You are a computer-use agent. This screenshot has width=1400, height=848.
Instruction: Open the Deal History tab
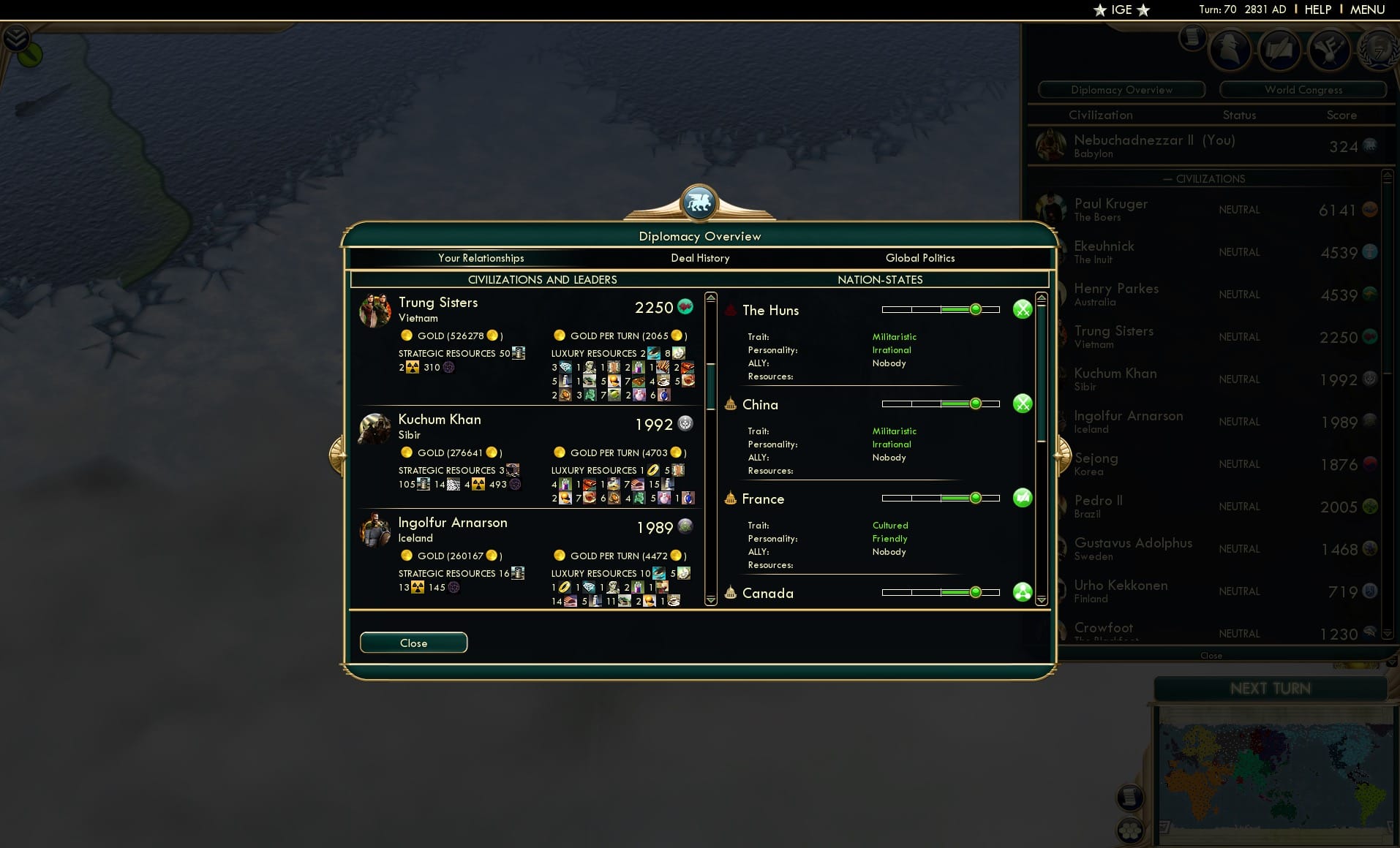click(699, 258)
